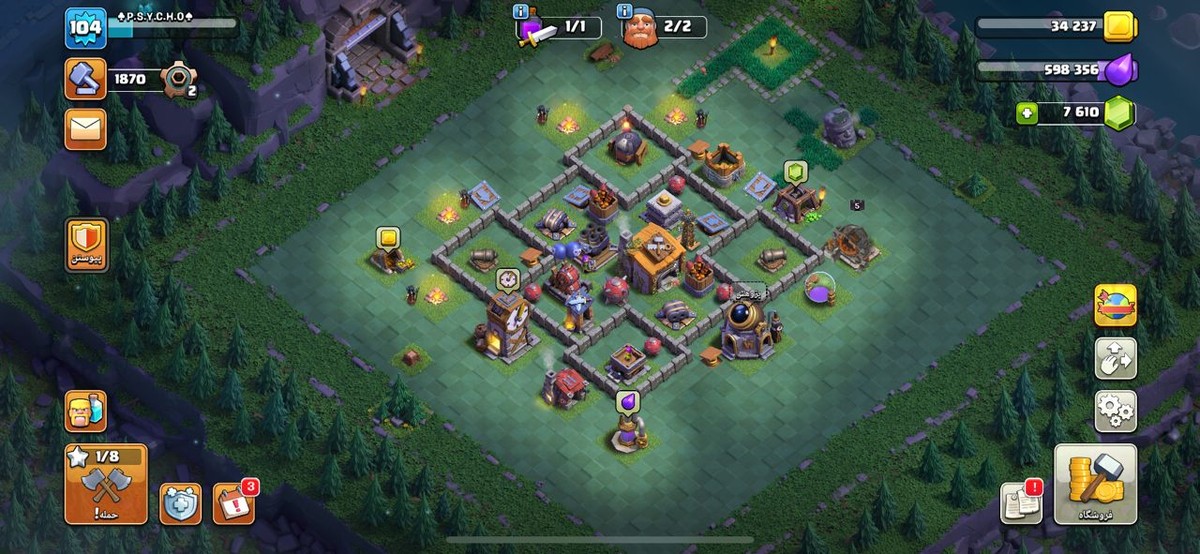
Task: Open the mail envelope inbox
Action: point(85,129)
